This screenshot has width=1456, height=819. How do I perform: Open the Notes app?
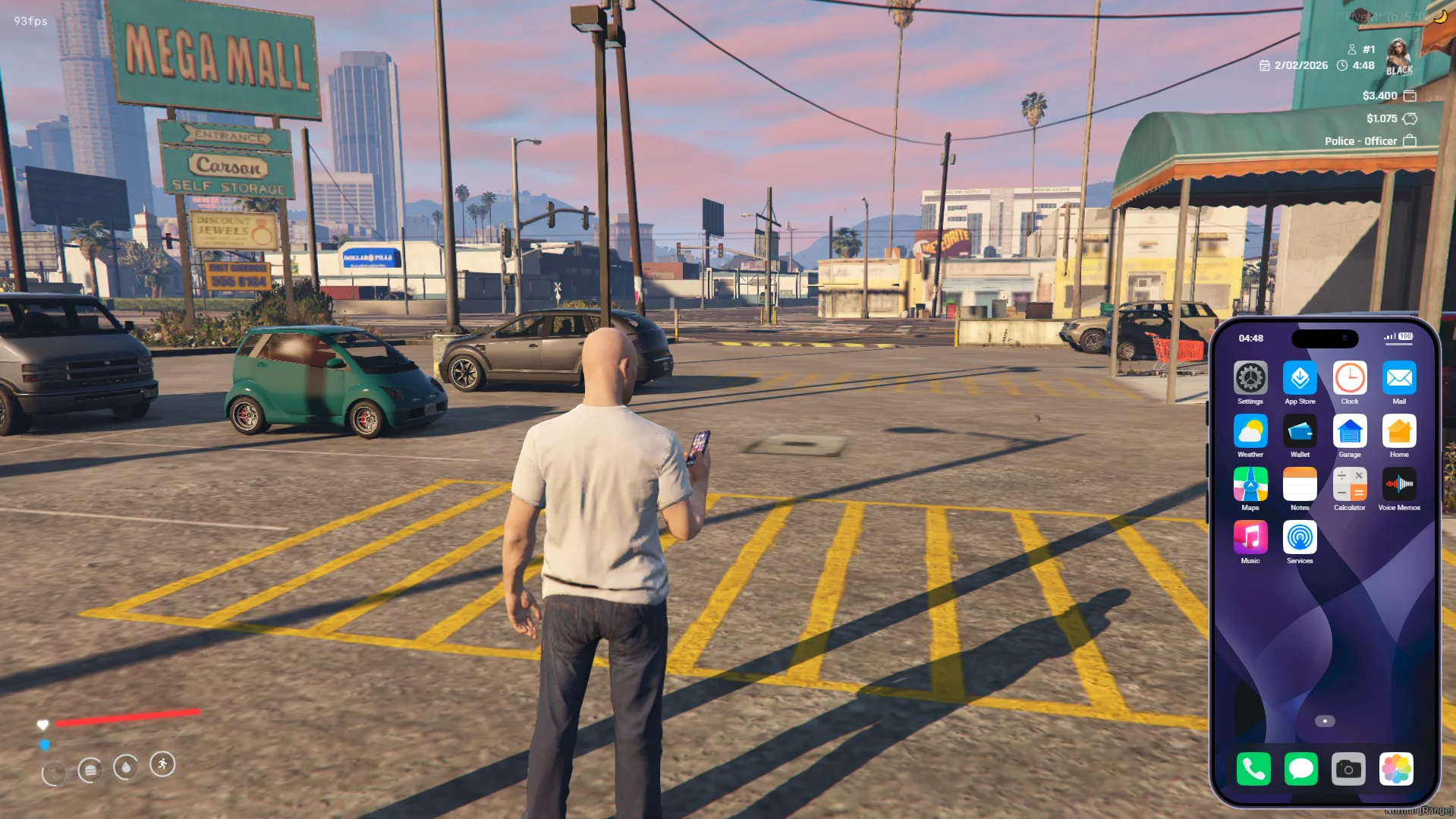1300,484
